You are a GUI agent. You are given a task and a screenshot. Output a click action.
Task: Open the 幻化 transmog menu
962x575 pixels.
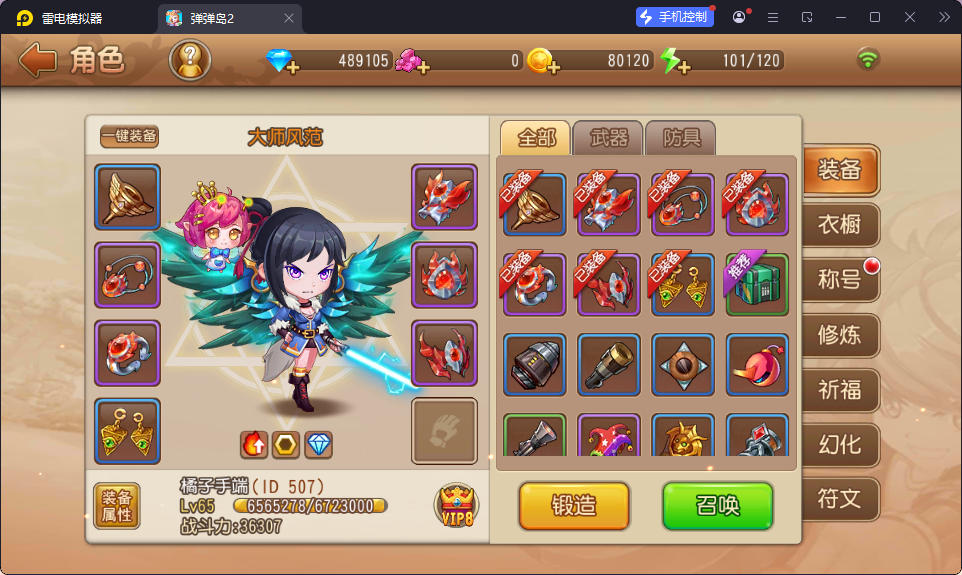tap(839, 444)
